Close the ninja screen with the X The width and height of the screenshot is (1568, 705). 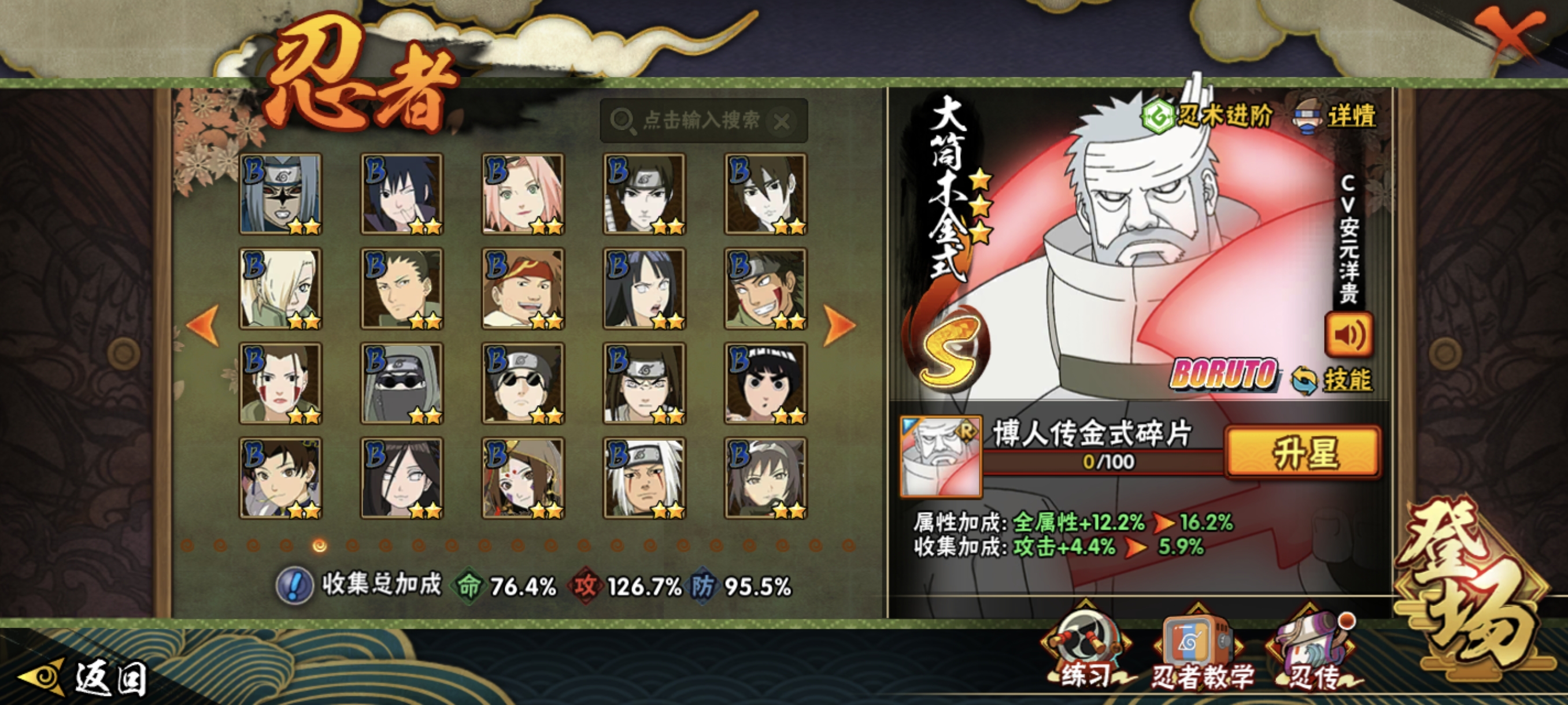click(x=1510, y=36)
